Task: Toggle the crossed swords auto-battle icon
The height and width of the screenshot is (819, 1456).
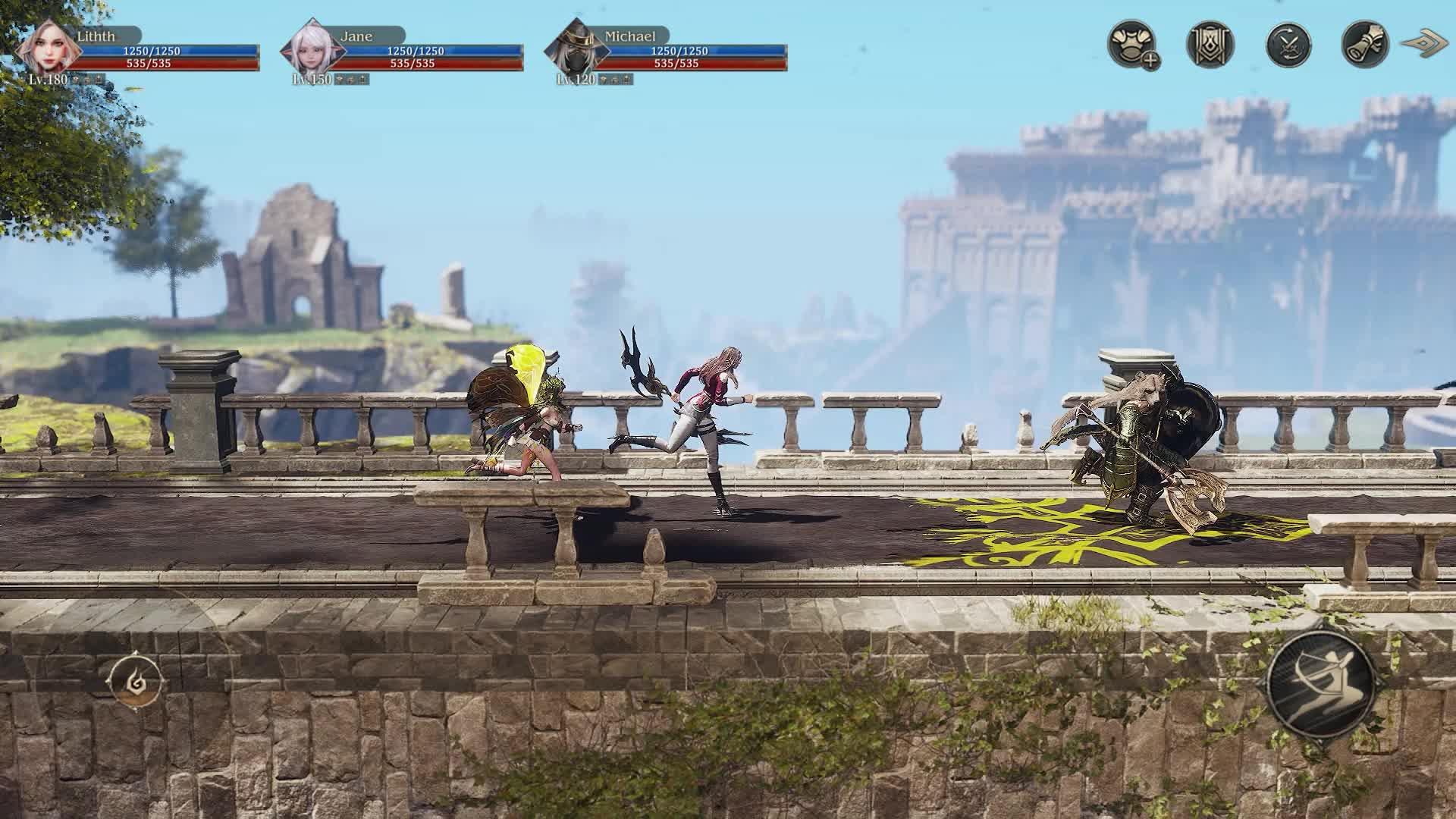Action: click(x=1288, y=45)
